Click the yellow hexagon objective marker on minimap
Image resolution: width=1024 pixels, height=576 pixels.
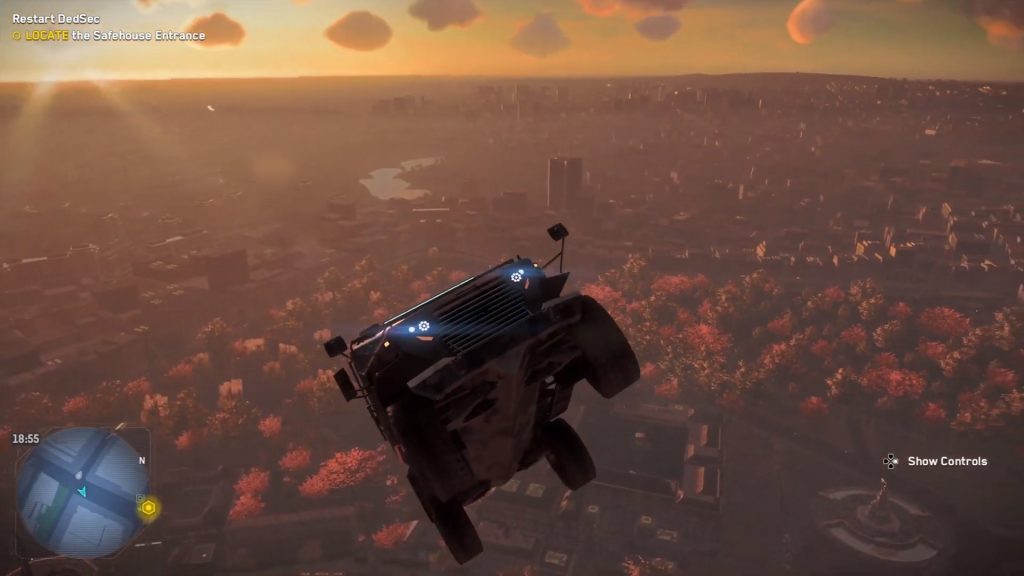coord(149,508)
